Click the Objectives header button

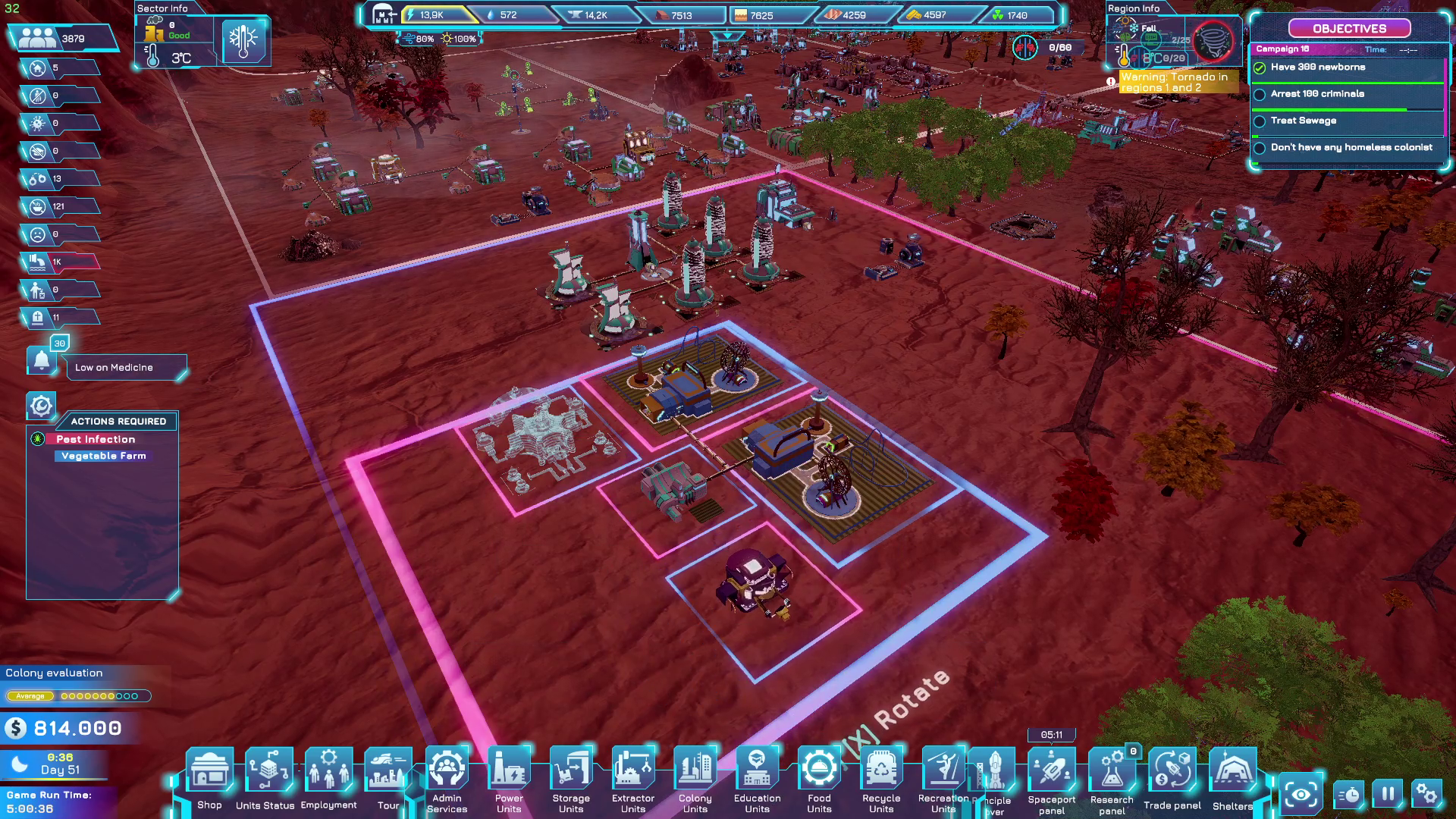tap(1349, 29)
